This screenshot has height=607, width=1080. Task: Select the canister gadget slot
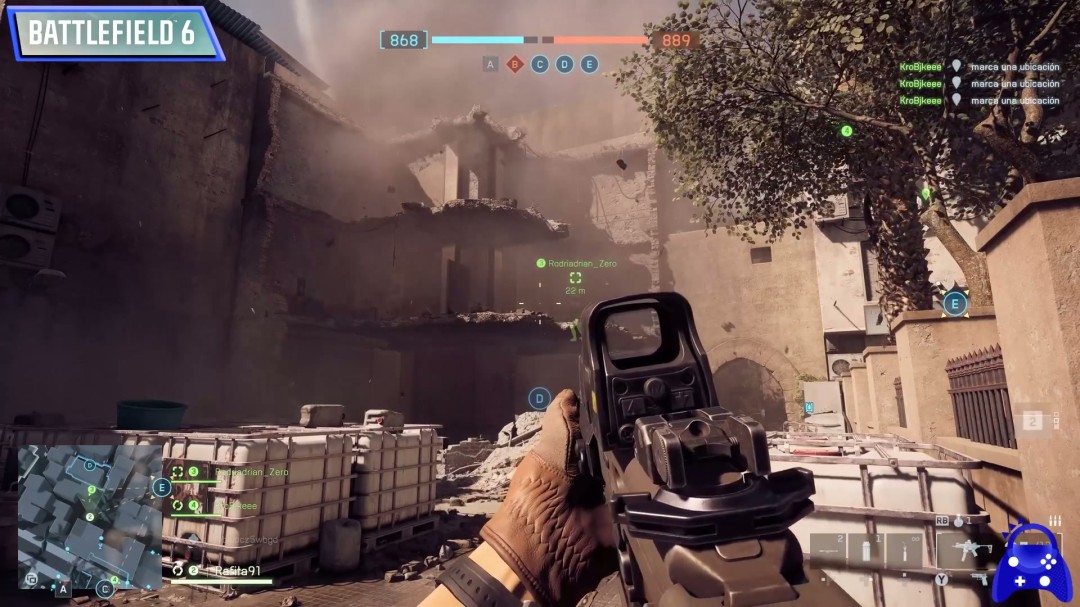[x=867, y=550]
